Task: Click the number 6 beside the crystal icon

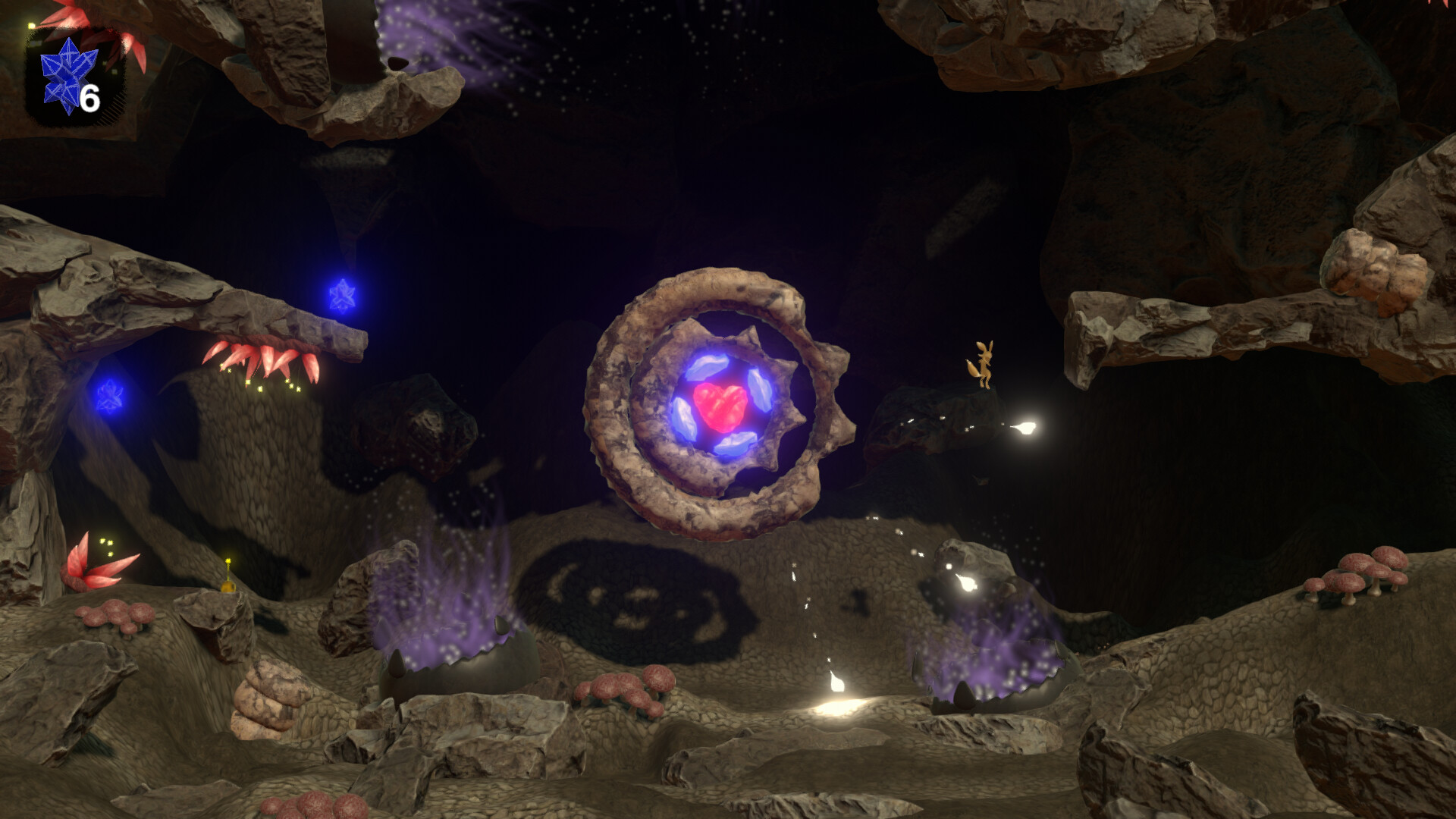Action: click(x=89, y=97)
